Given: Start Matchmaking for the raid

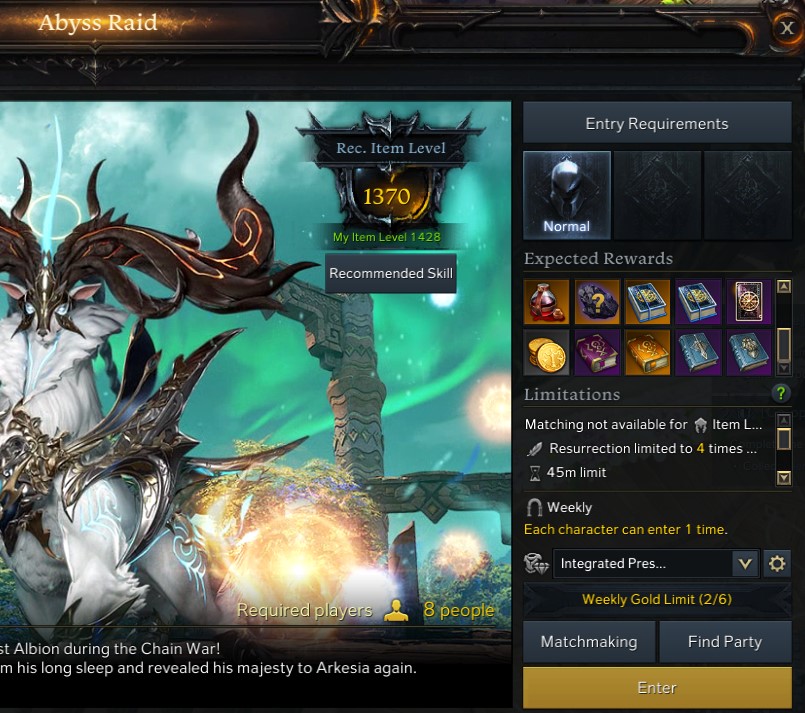Looking at the screenshot, I should click(589, 642).
